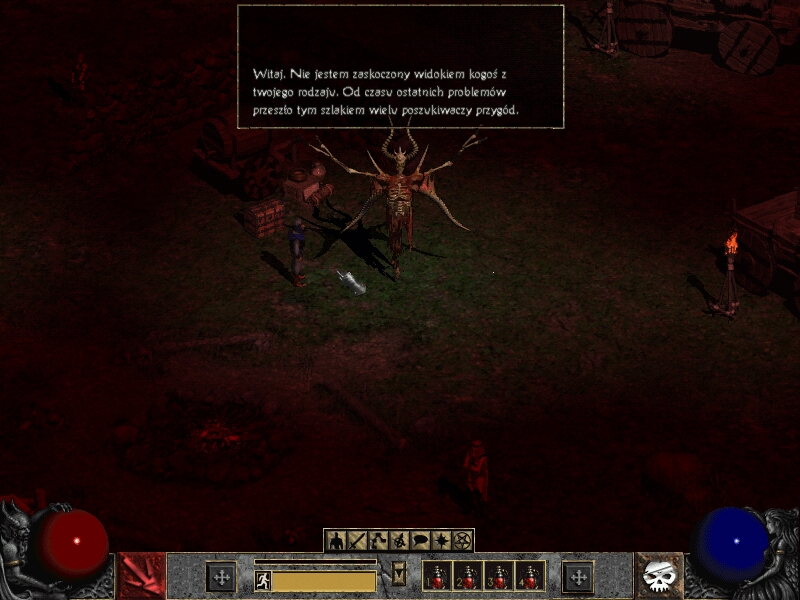Use the red potion in belt slot 3

pyautogui.click(x=499, y=577)
